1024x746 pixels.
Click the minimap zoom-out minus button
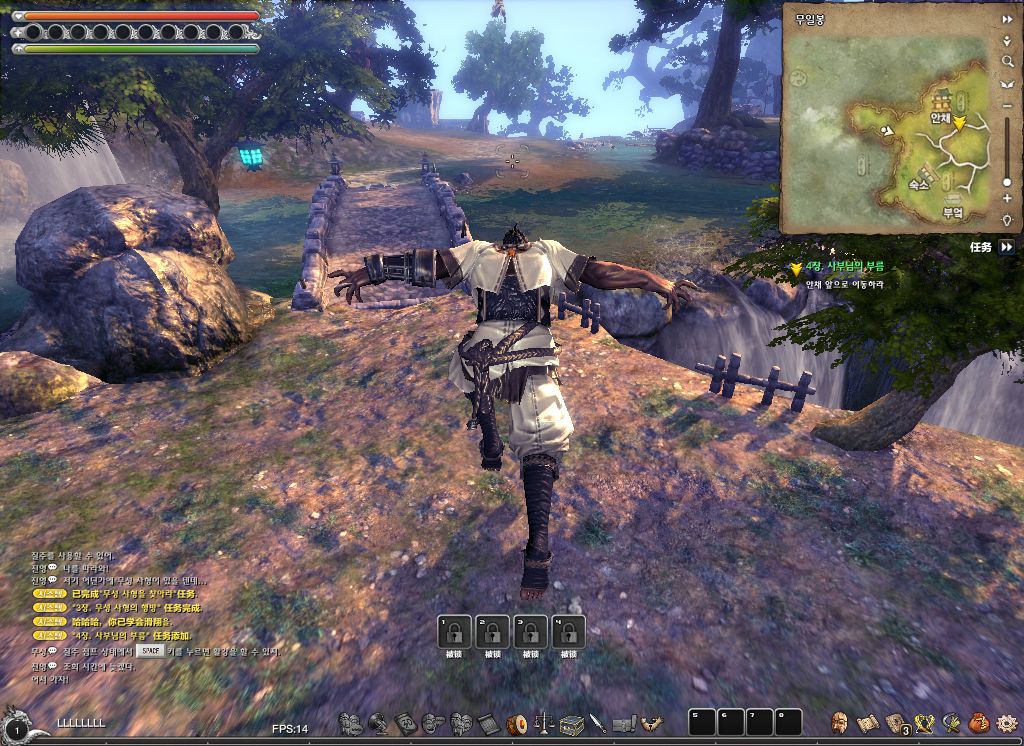pyautogui.click(x=1007, y=105)
